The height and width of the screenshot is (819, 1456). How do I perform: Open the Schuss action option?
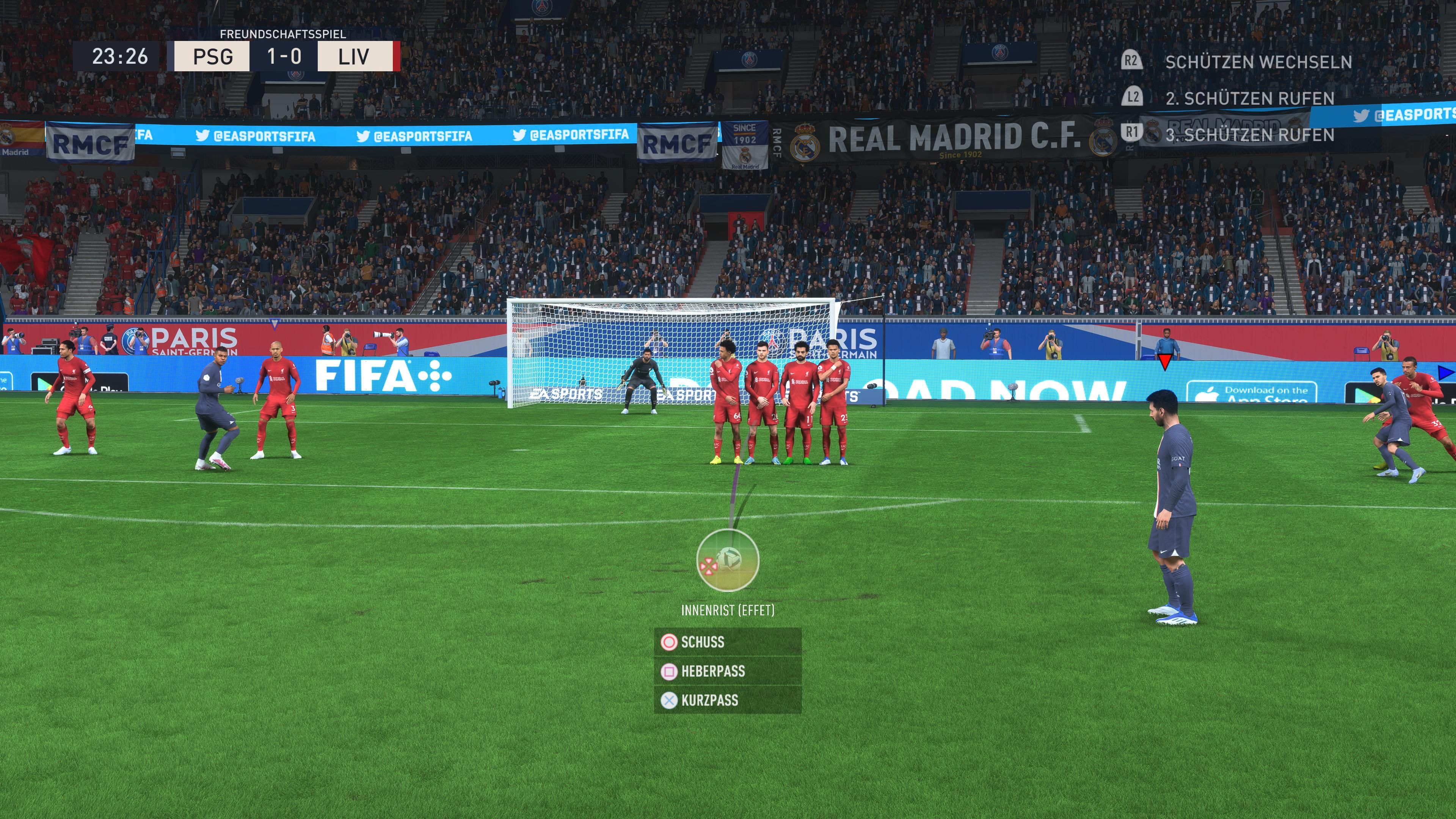coord(703,642)
